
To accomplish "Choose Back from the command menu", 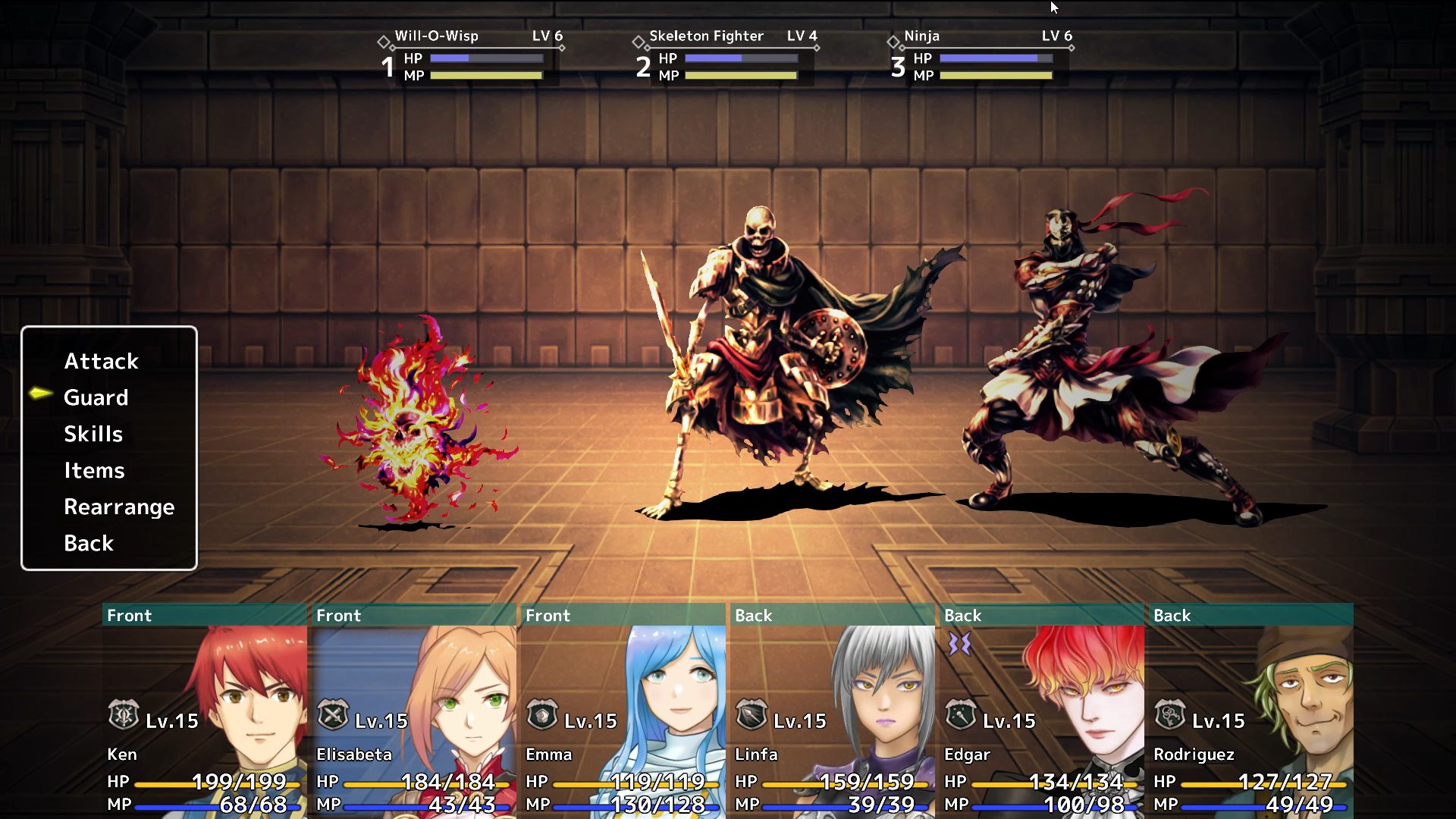I will click(88, 543).
